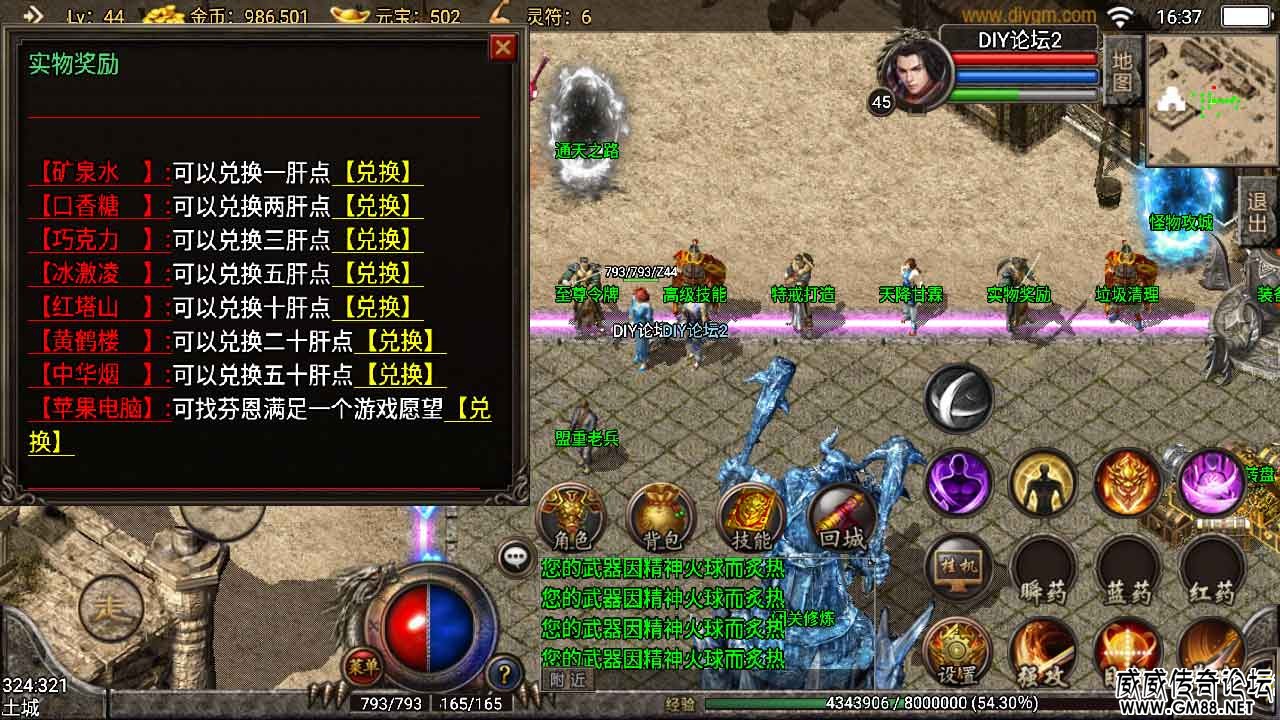Viewport: 1280px width, 720px height.
Task: Open the 角色 character panel
Action: click(572, 518)
